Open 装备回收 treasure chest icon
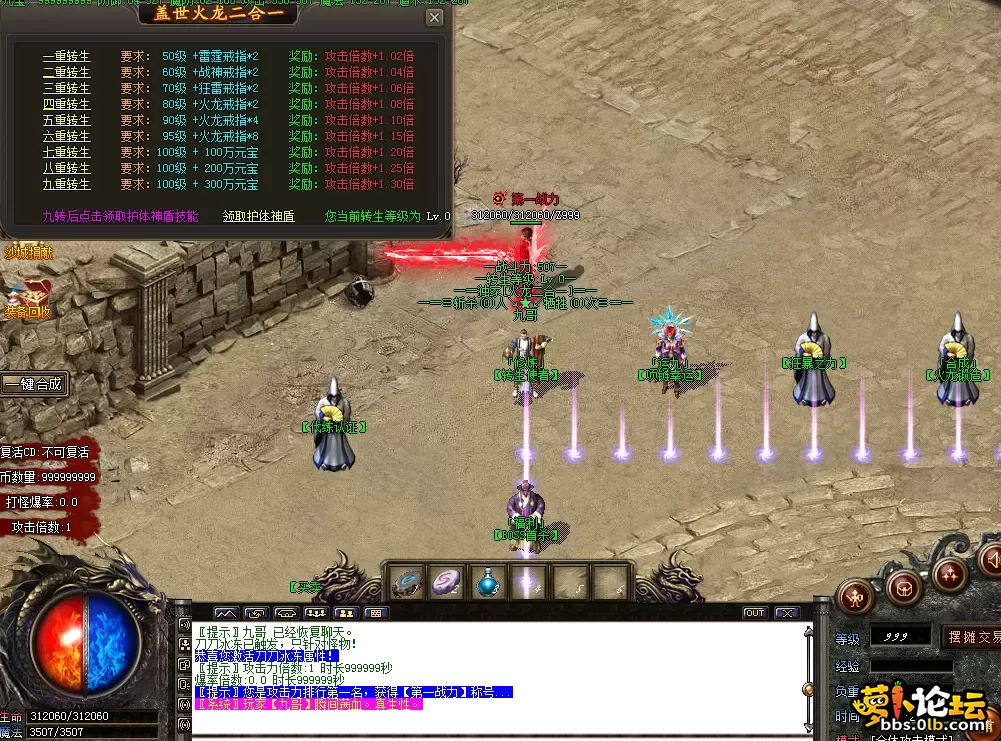1001x741 pixels. tap(27, 298)
